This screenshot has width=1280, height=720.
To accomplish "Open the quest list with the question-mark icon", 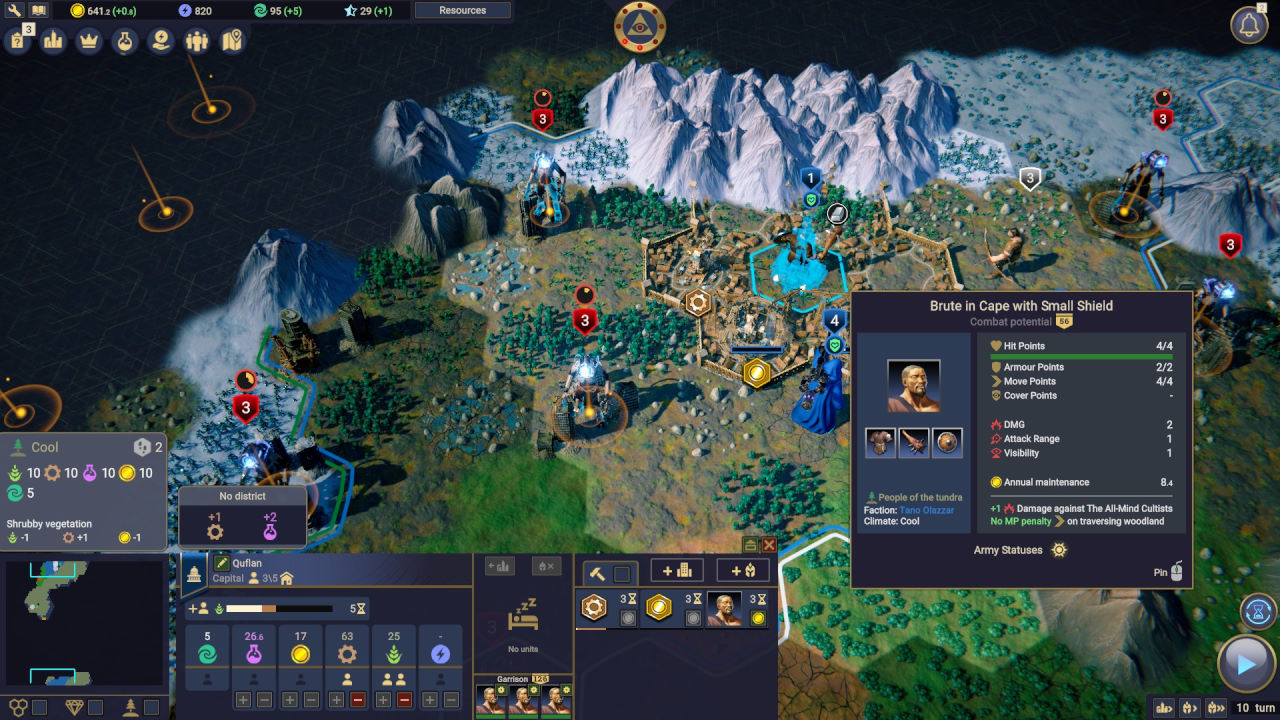I will [x=18, y=41].
